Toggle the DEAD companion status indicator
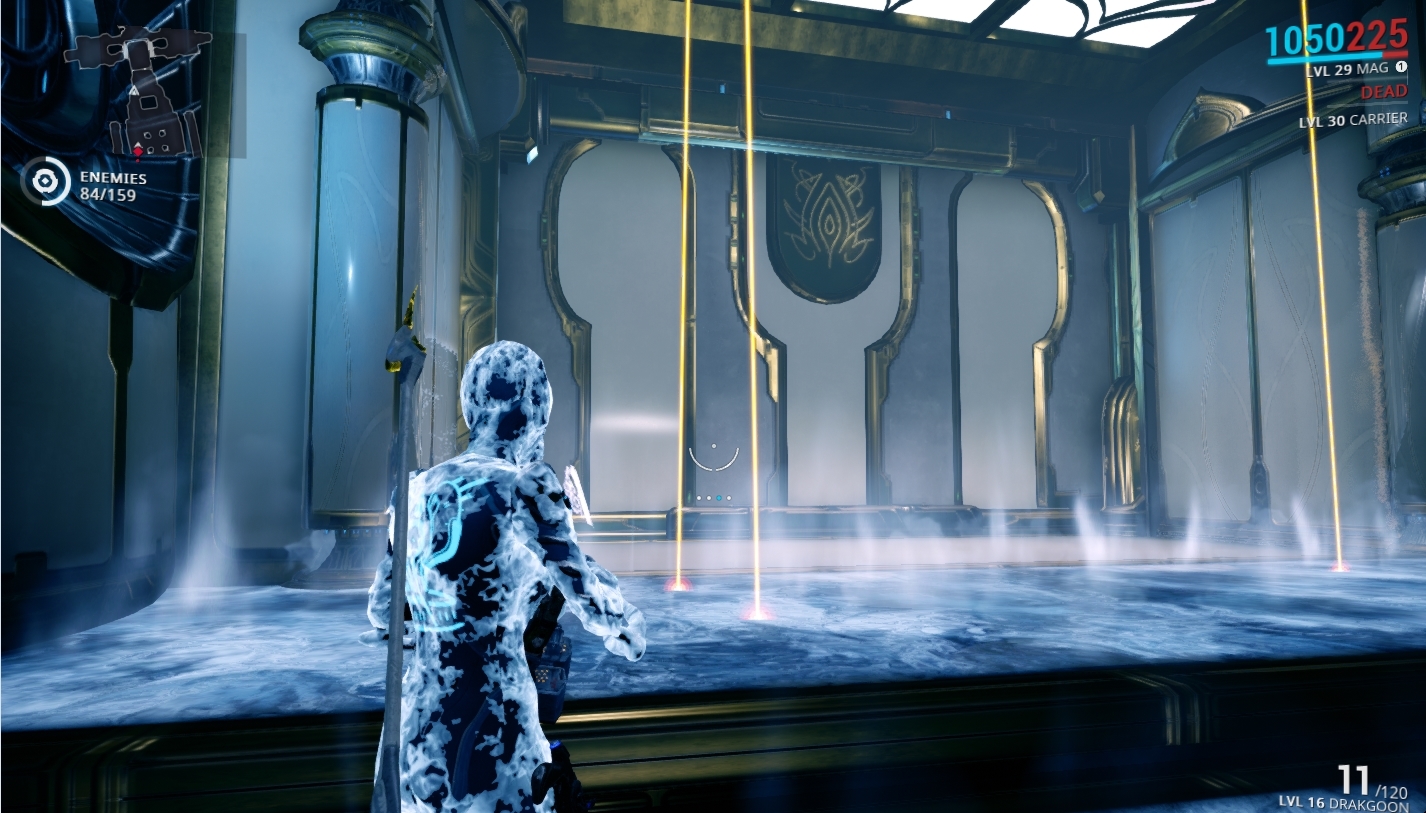The height and width of the screenshot is (813, 1426). pyautogui.click(x=1384, y=92)
